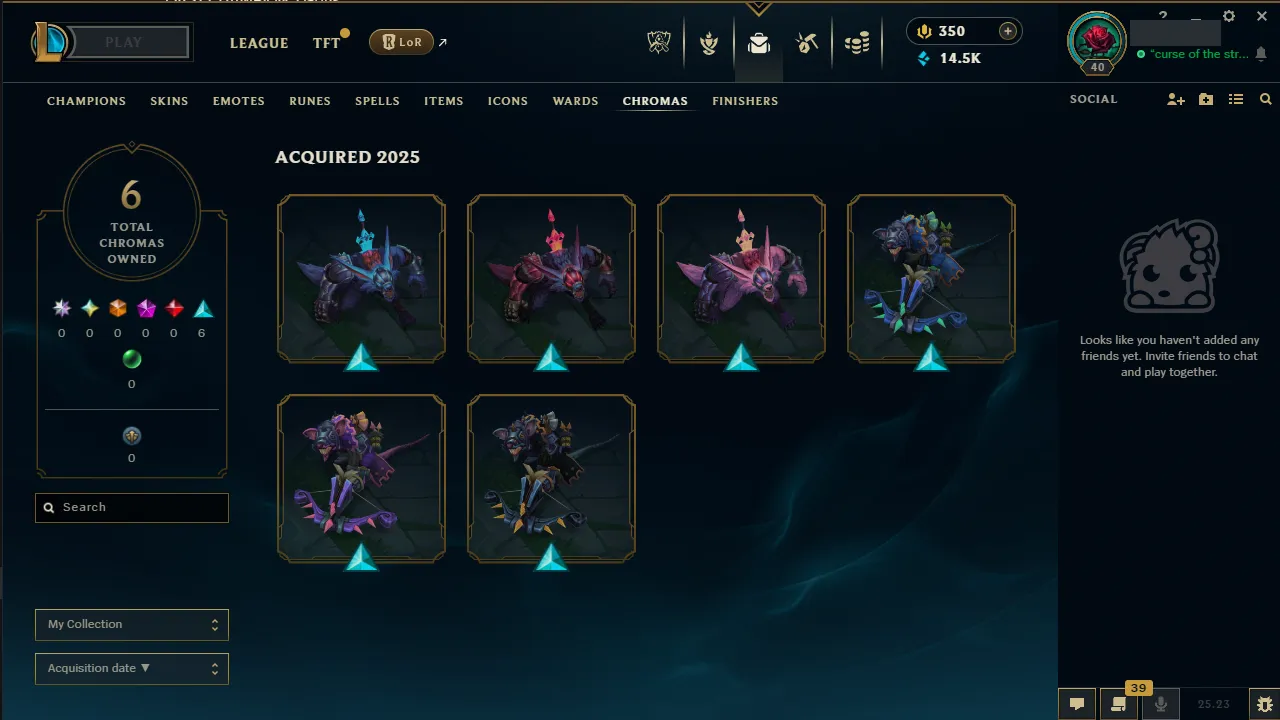The height and width of the screenshot is (720, 1280).
Task: Click the Riot Points currency icon
Action: [922, 31]
